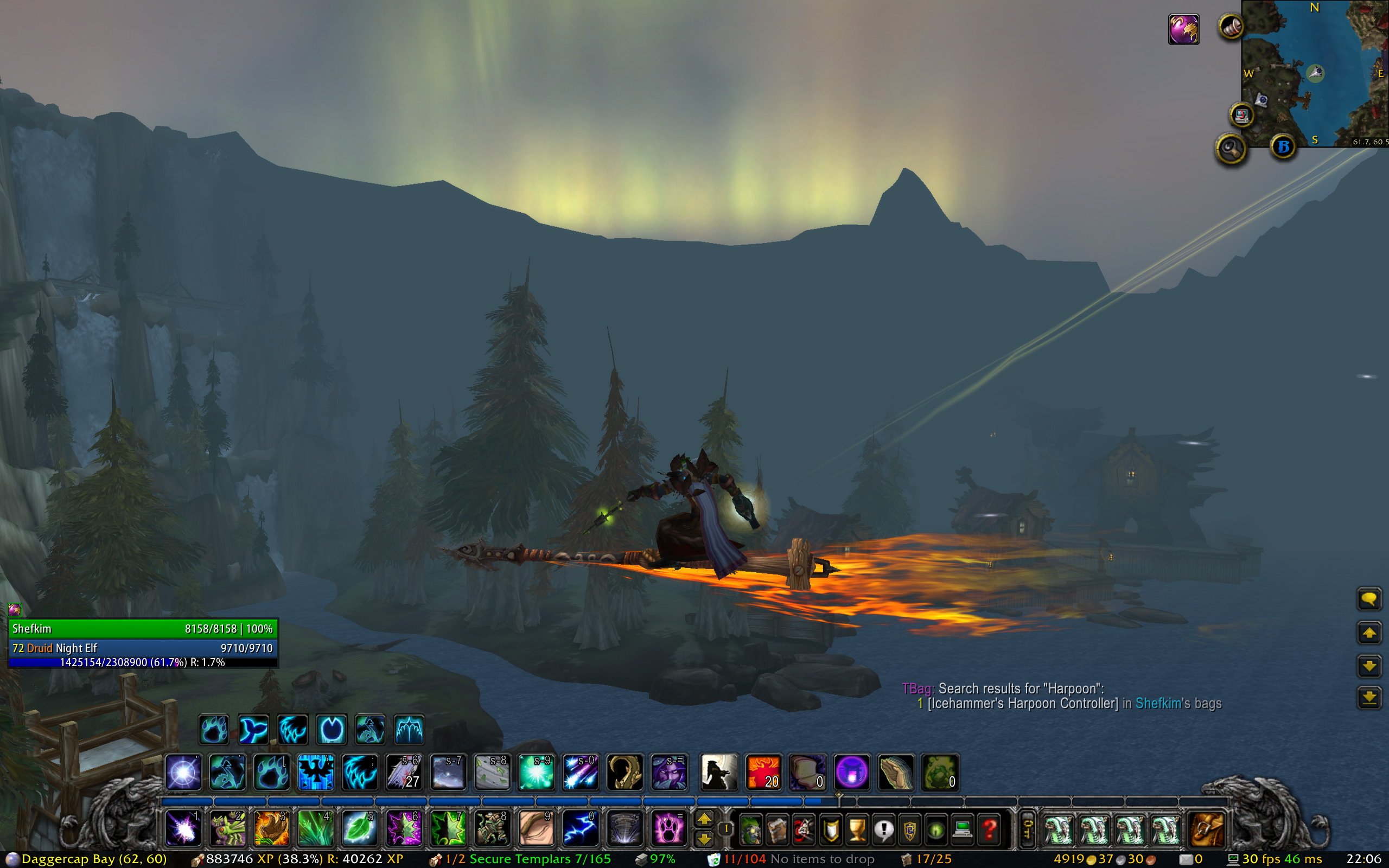
Task: Select the purple dragon buff icon
Action: pyautogui.click(x=1183, y=29)
